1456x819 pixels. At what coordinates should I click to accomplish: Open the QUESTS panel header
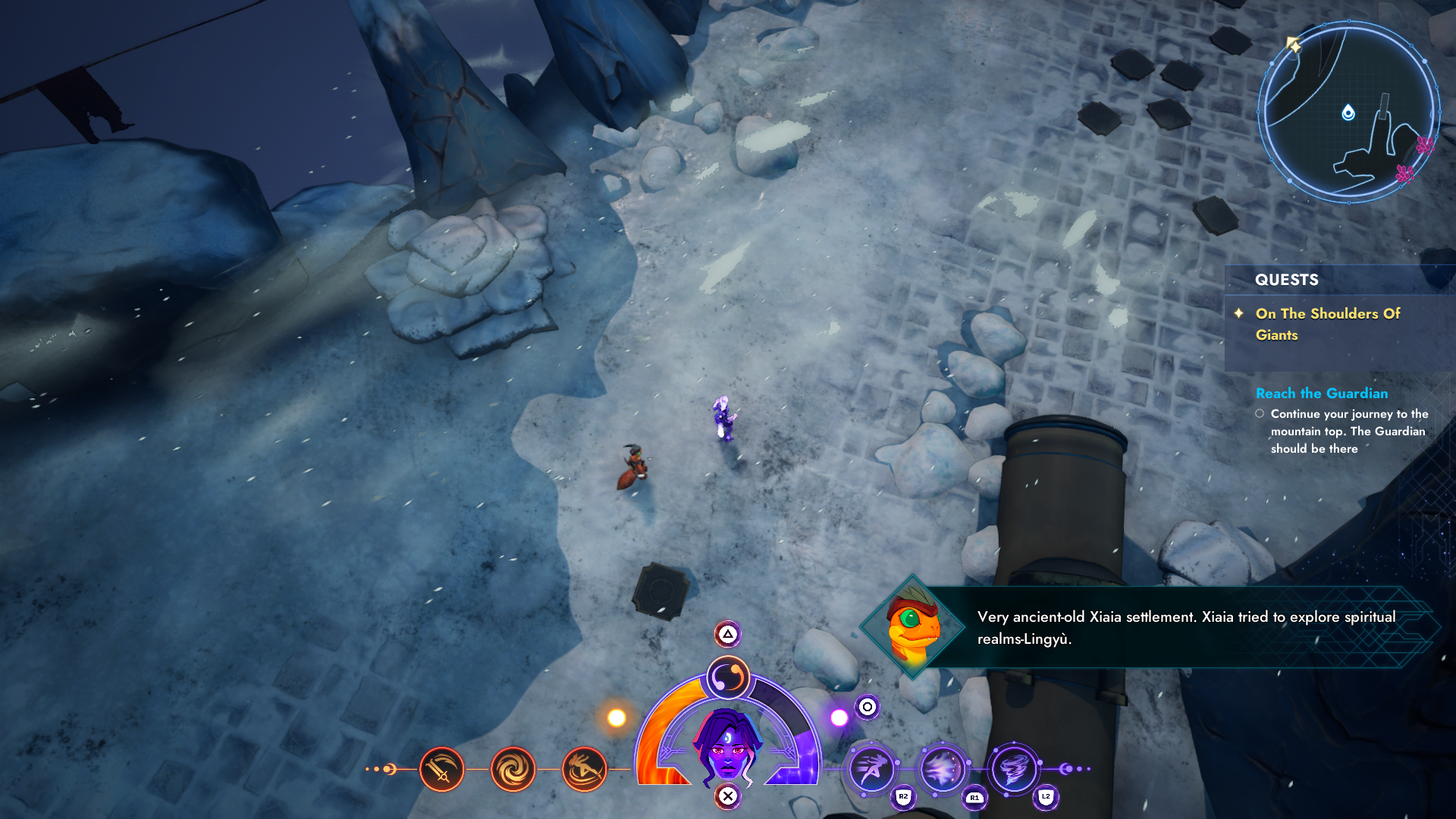[1285, 280]
